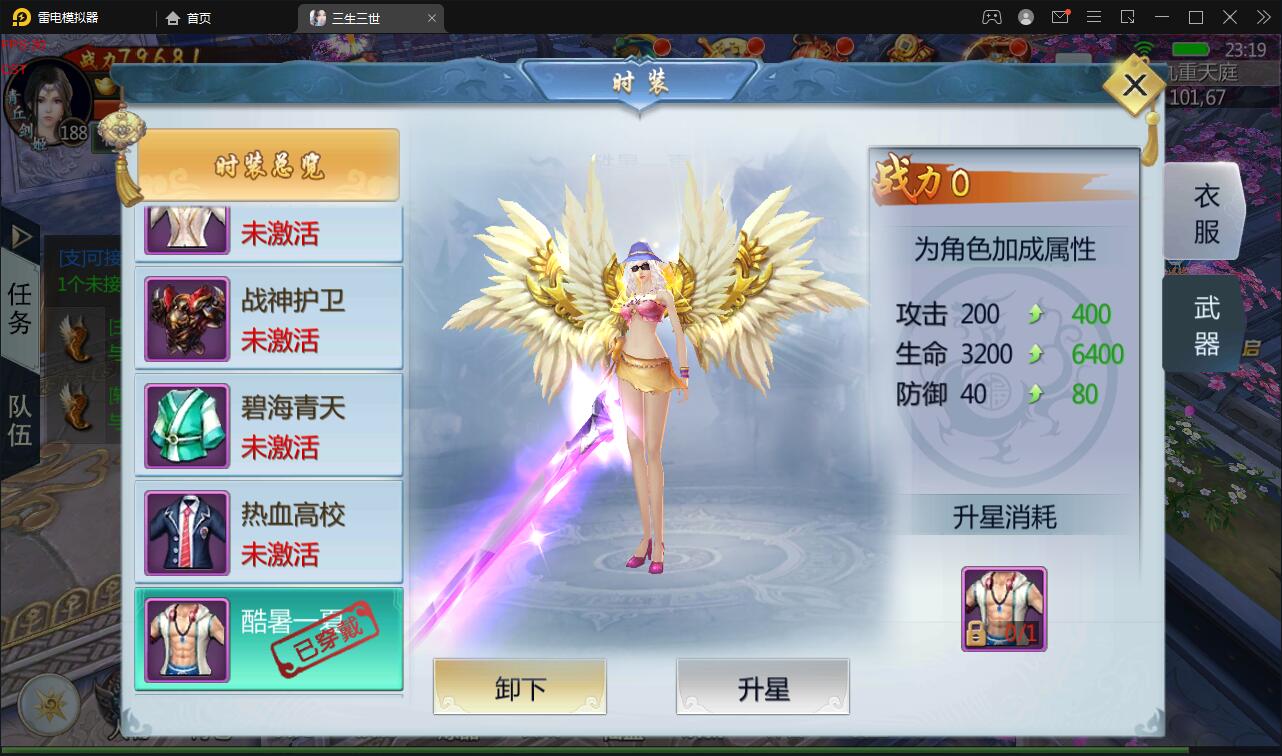This screenshot has height=756, width=1282.
Task: Click the 卸下 unequip button
Action: pos(519,687)
